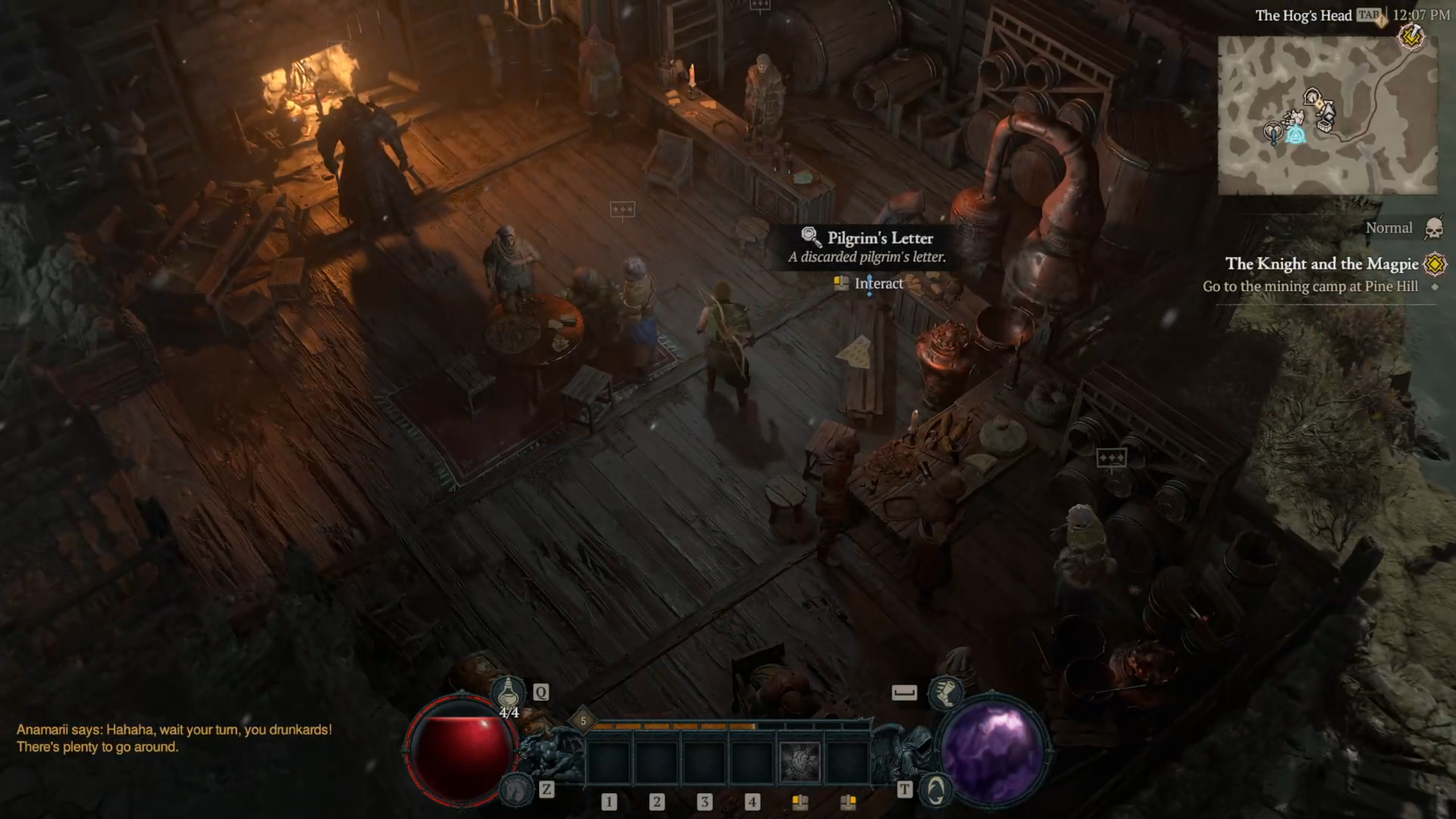The image size is (1456, 819).
Task: Open the quest icon beside the quest title
Action: tap(1434, 264)
